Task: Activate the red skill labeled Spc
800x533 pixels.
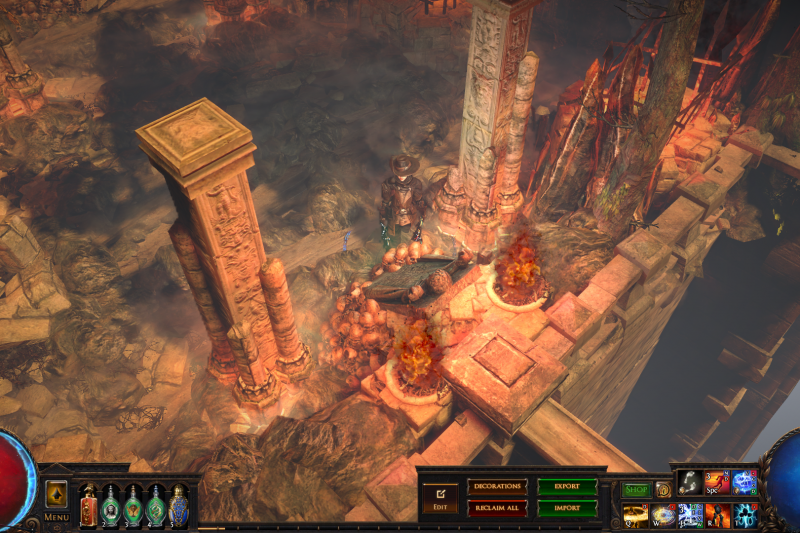Action: pyautogui.click(x=717, y=483)
